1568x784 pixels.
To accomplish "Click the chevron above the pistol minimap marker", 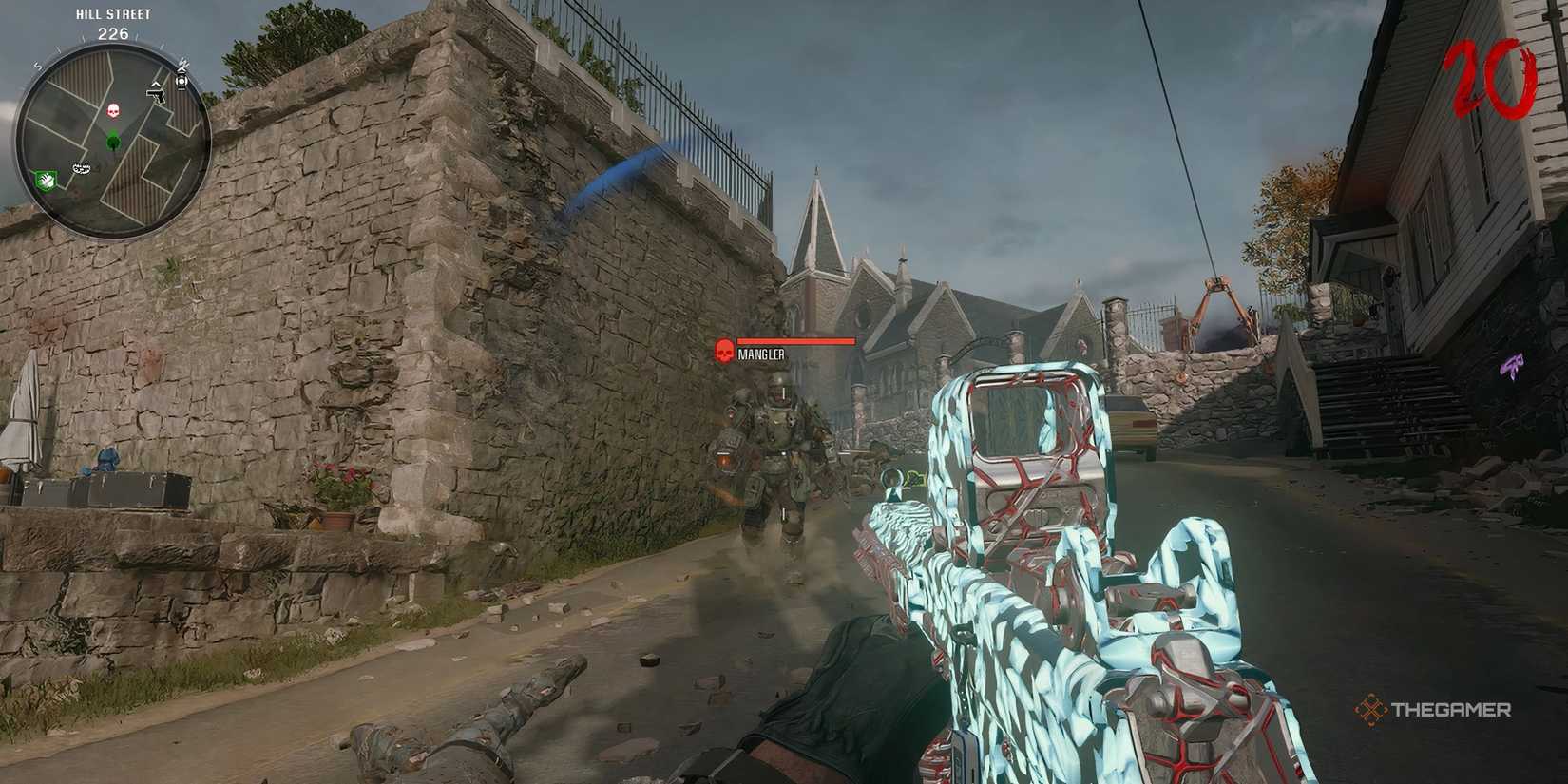I will click(x=155, y=85).
